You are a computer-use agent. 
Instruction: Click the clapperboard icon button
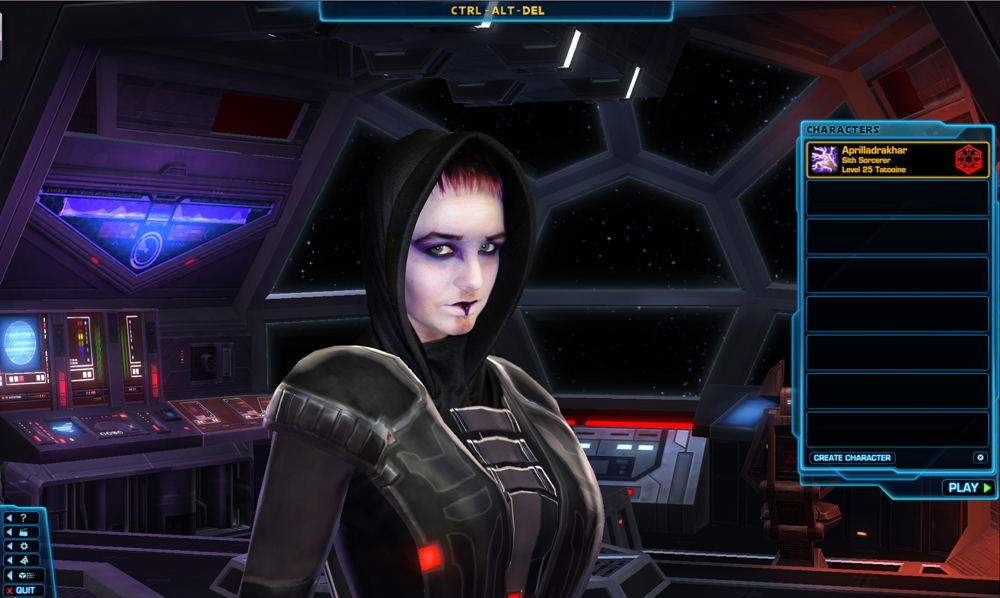[22, 532]
